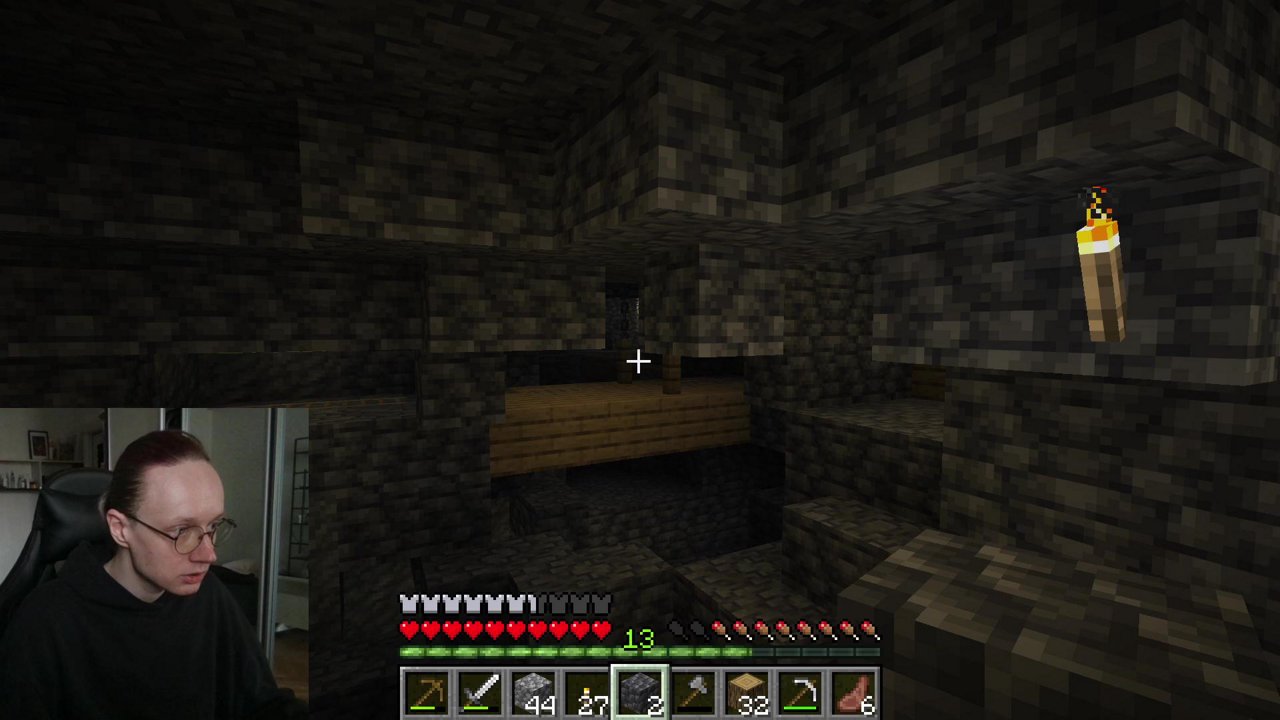
Task: Select the stone pickaxe near the right
Action: coord(800,690)
